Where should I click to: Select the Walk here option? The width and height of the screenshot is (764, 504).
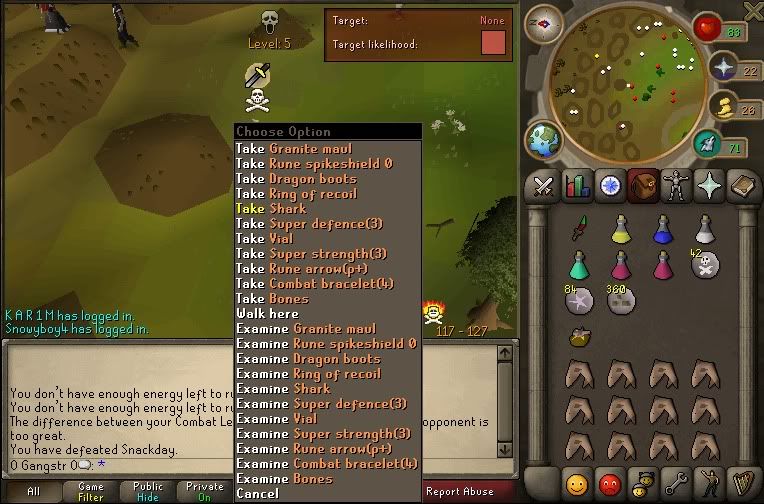265,314
